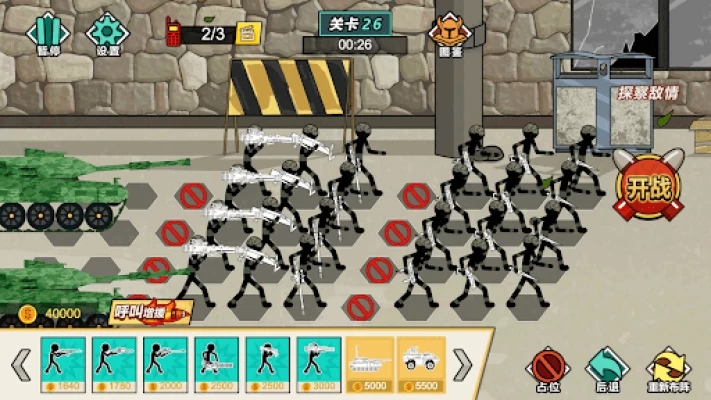This screenshot has width=711, height=400.
Task: Activate the 占位 placeholder button
Action: pos(546,366)
